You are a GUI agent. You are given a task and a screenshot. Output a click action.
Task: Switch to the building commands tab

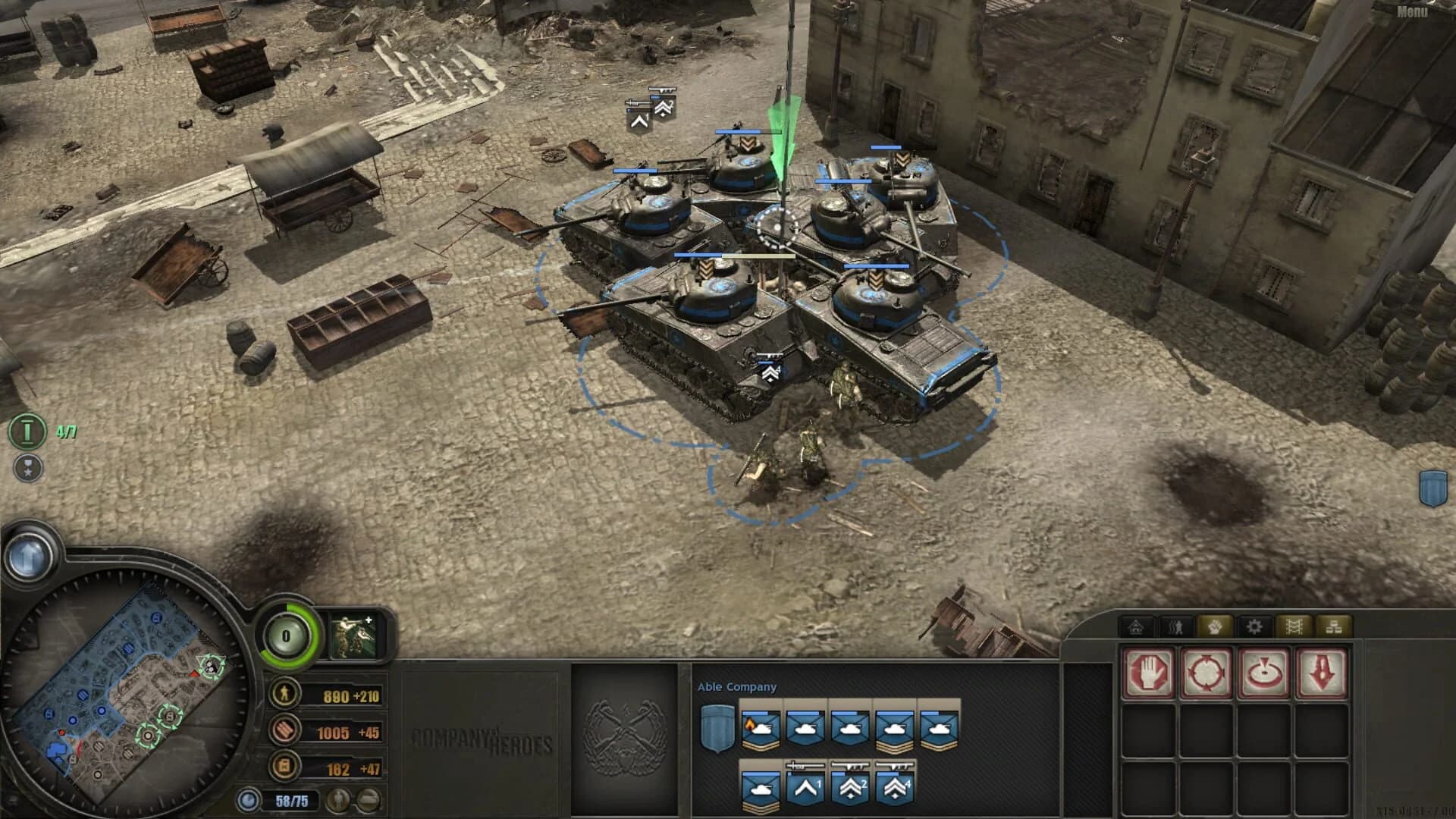(1135, 626)
